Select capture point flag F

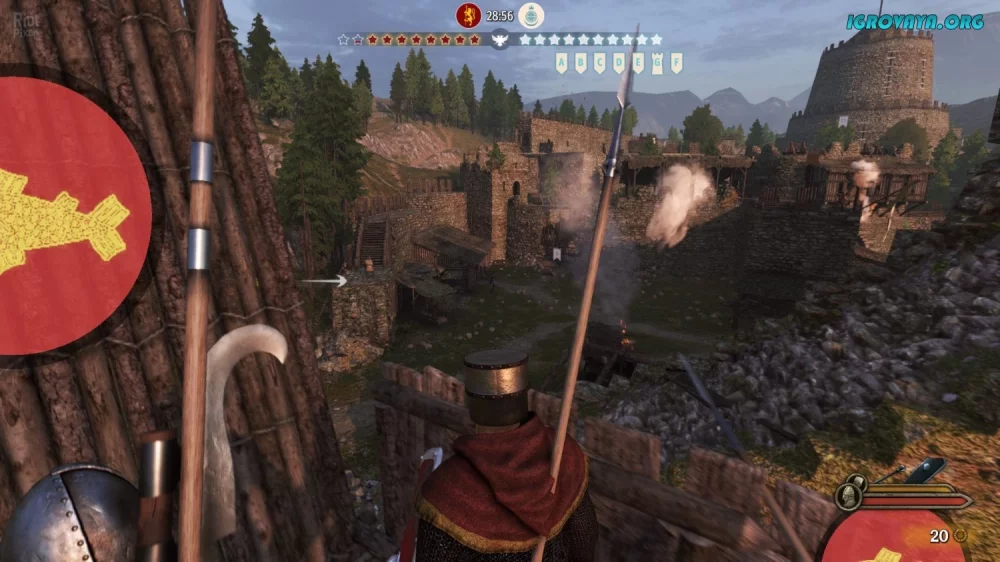[677, 63]
